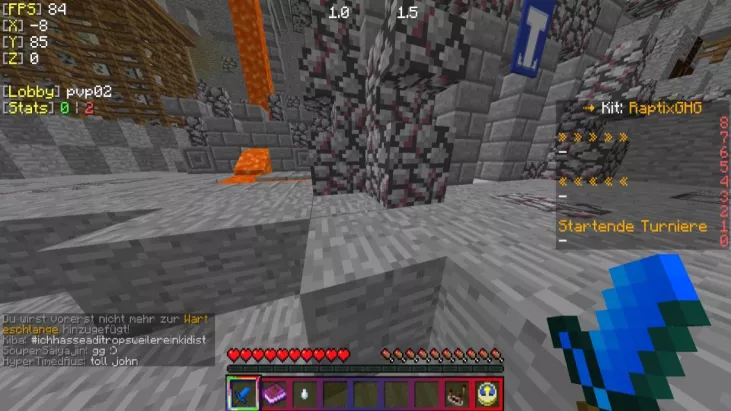The width and height of the screenshot is (731, 411).
Task: Click the Startende Turniere scoreboard entry
Action: (x=632, y=226)
